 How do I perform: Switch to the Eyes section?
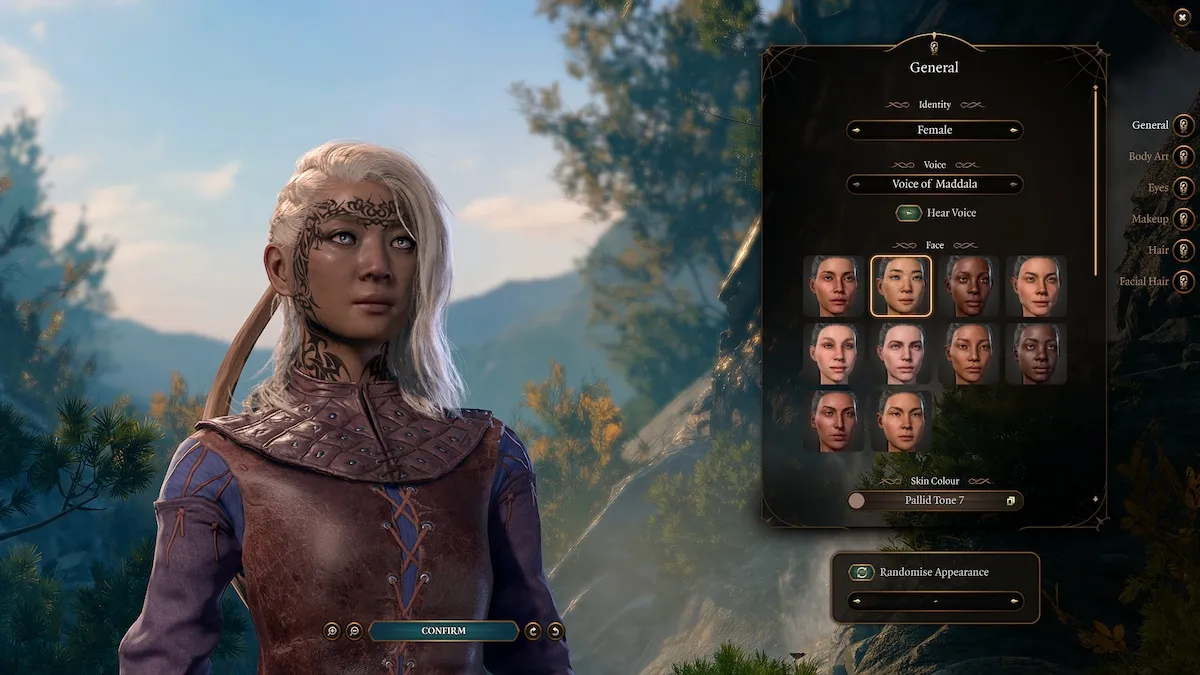1184,188
